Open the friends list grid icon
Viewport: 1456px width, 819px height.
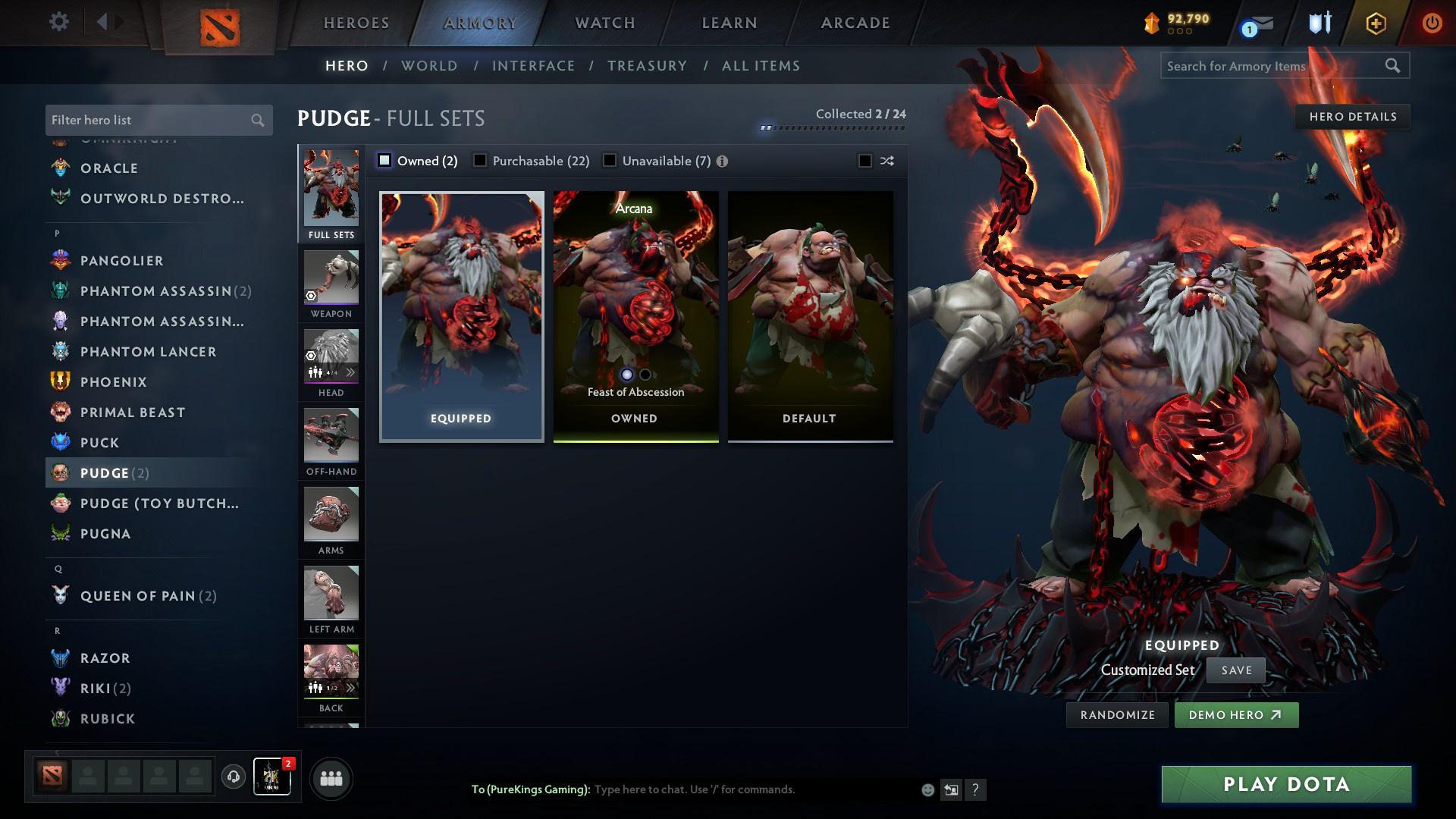330,777
